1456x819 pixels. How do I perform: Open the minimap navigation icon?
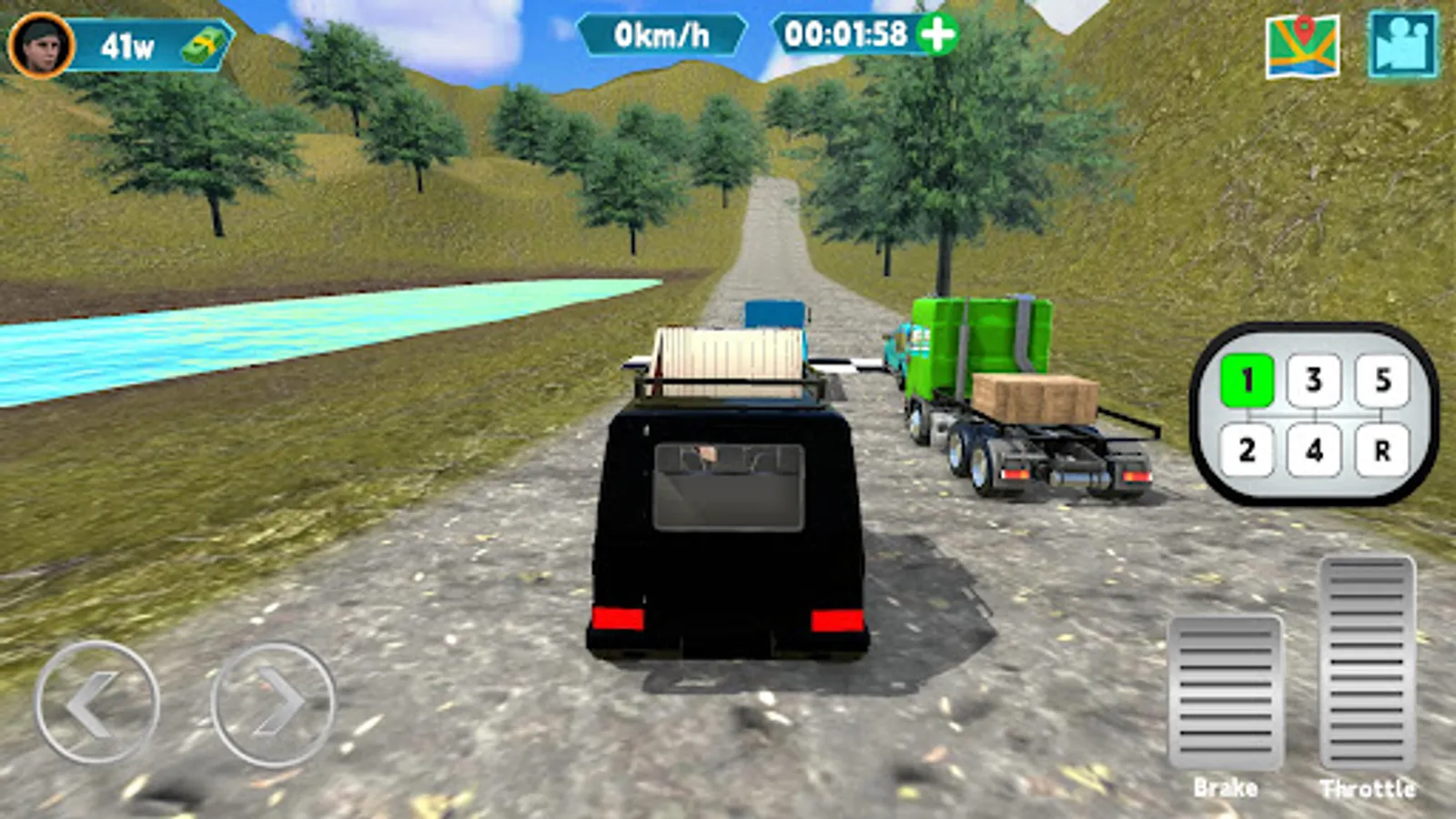pos(1303,42)
